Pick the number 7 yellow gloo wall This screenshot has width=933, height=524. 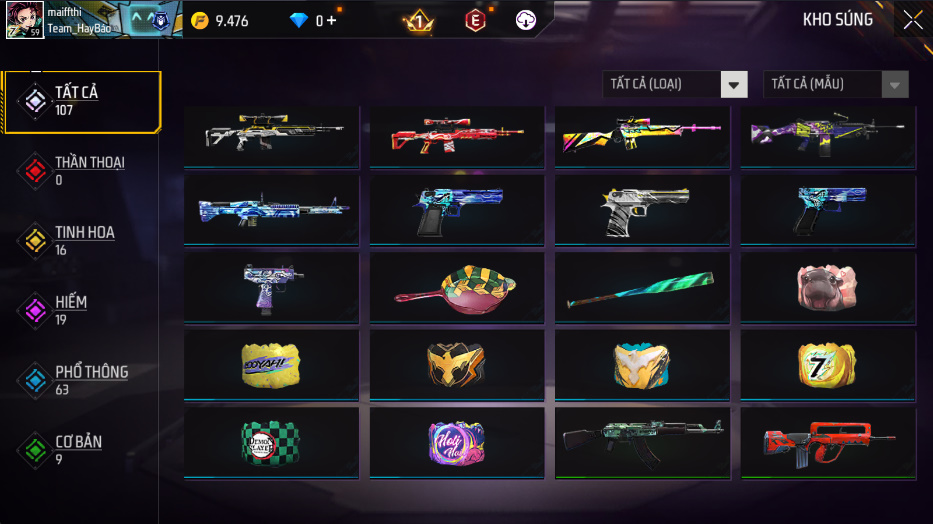827,364
